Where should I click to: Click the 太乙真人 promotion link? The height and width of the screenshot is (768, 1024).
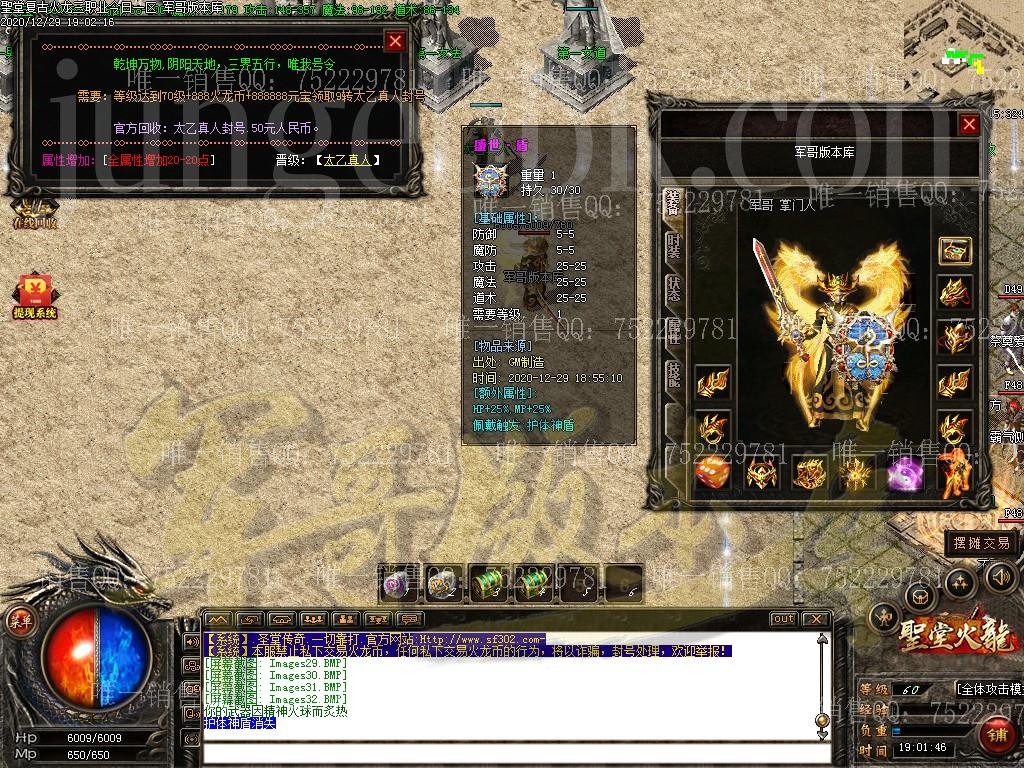(347, 160)
